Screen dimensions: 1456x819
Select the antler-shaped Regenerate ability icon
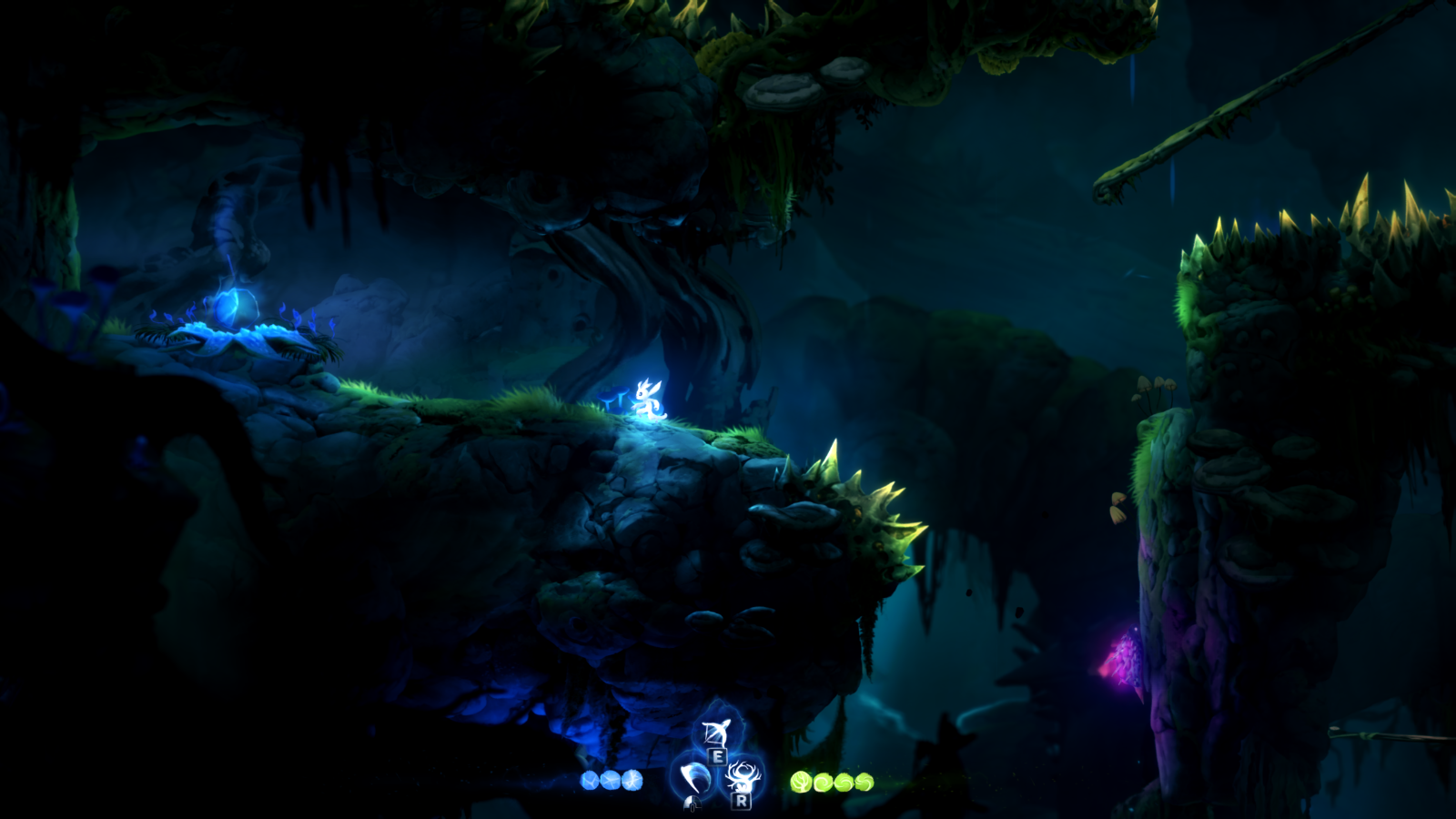(x=745, y=773)
